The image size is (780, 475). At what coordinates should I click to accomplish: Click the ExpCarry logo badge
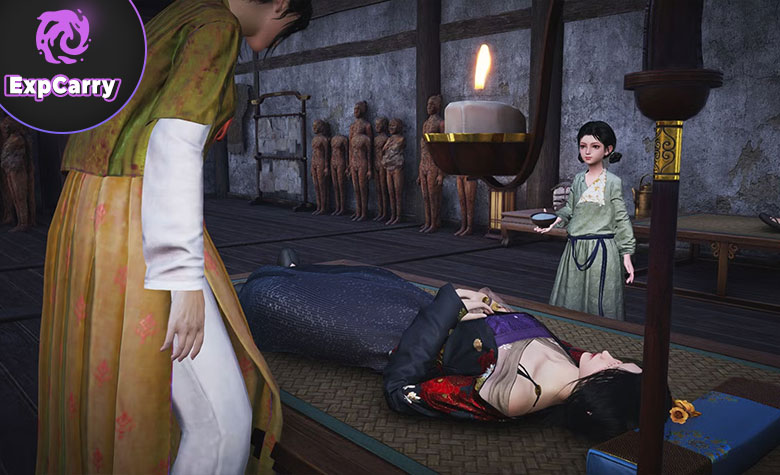[62, 58]
